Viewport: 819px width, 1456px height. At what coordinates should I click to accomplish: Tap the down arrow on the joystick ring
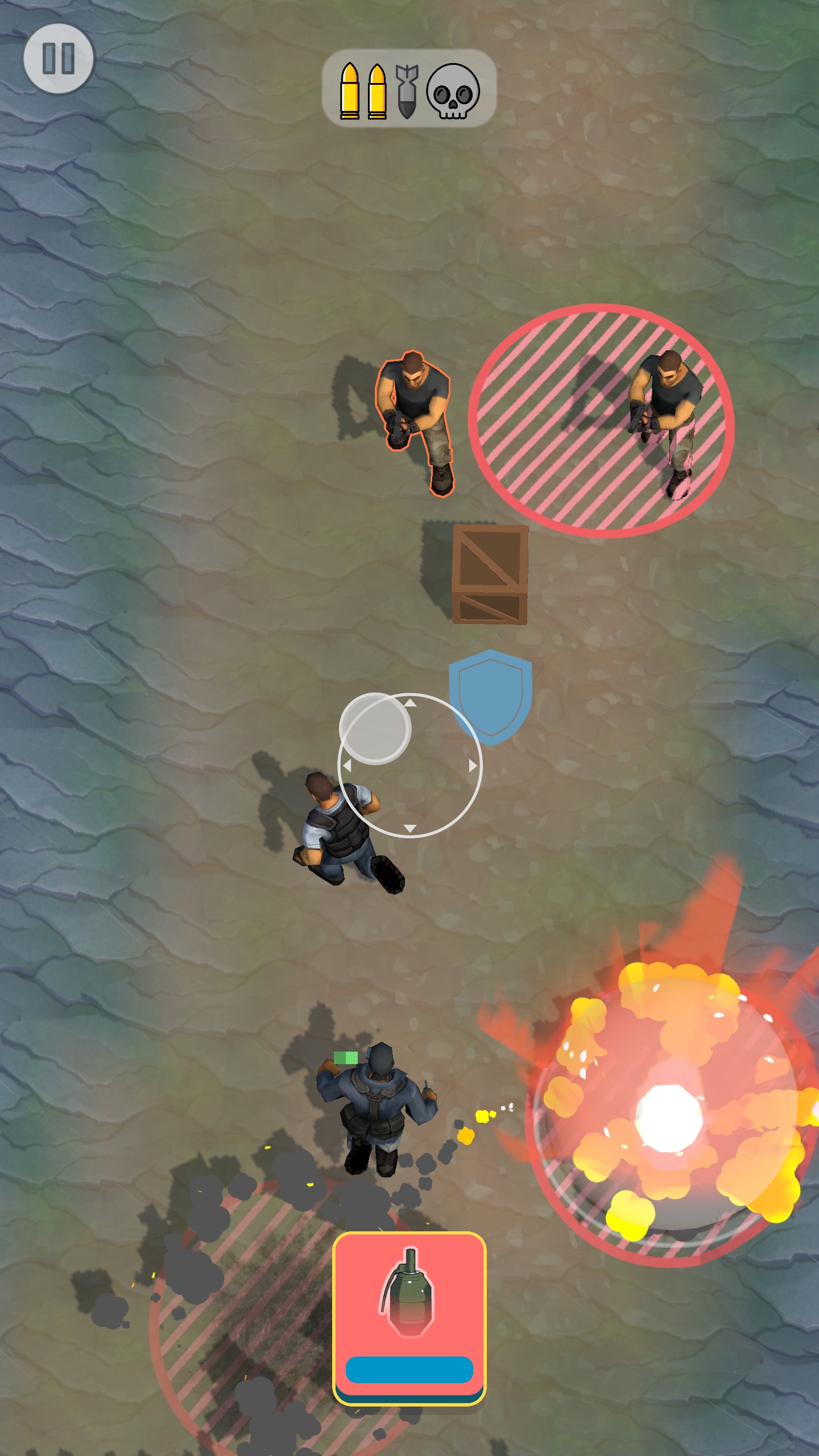pos(411,828)
